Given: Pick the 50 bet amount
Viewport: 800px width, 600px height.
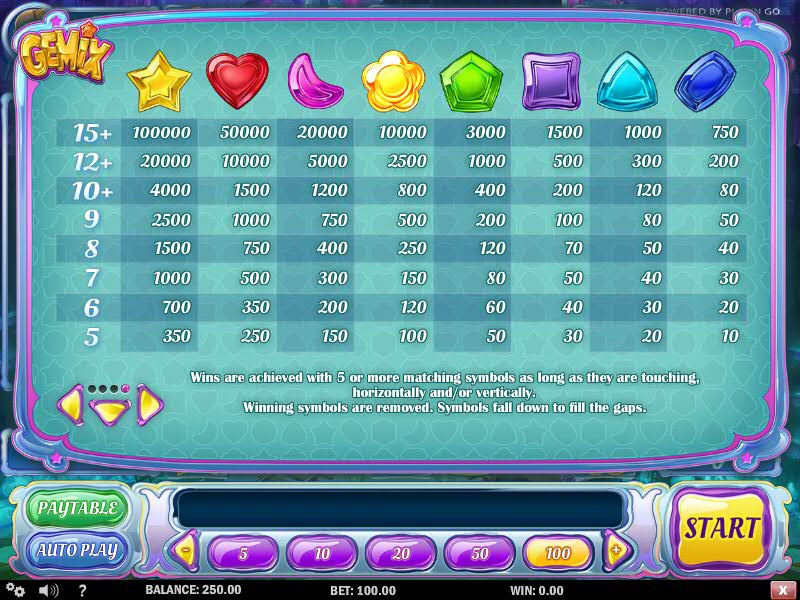Looking at the screenshot, I should click(480, 552).
